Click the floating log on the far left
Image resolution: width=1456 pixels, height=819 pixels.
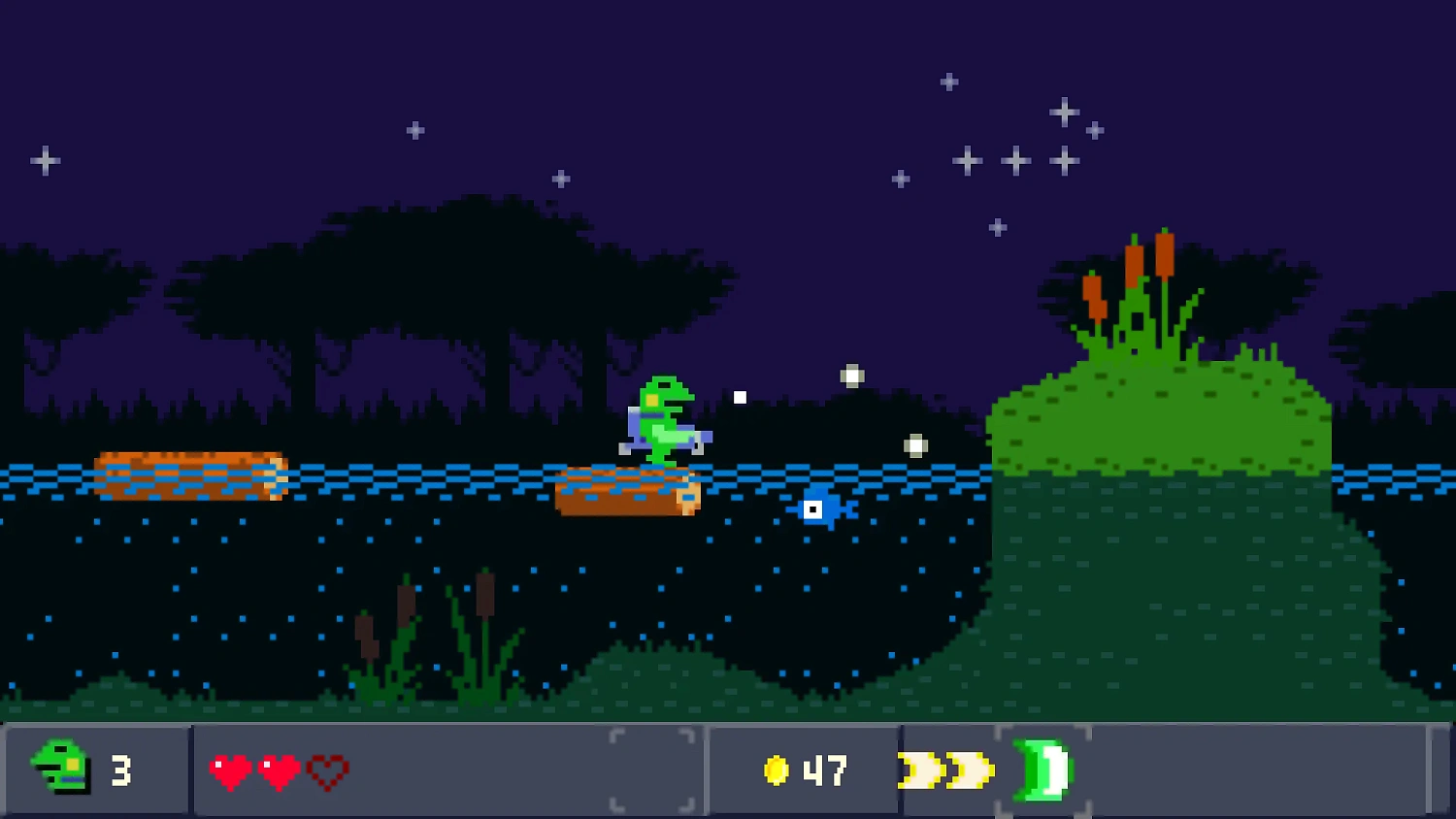[189, 475]
